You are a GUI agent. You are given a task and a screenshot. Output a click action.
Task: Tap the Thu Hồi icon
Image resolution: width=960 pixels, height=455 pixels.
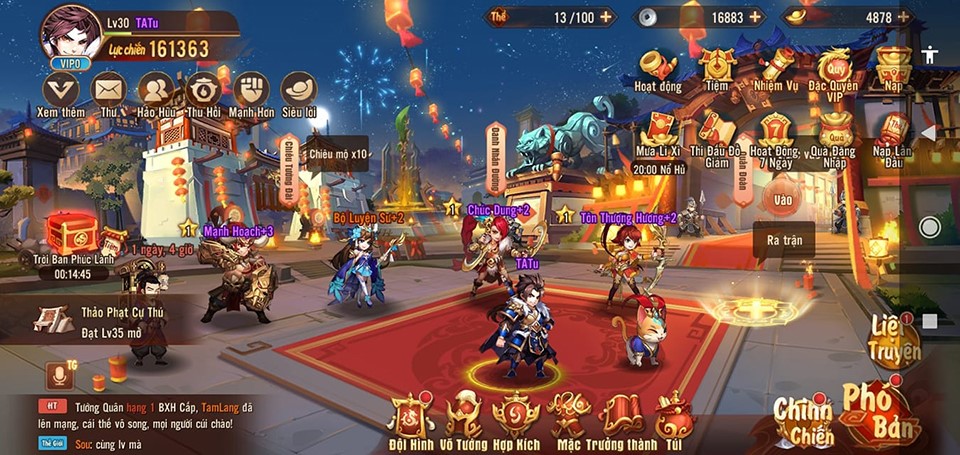coord(204,92)
